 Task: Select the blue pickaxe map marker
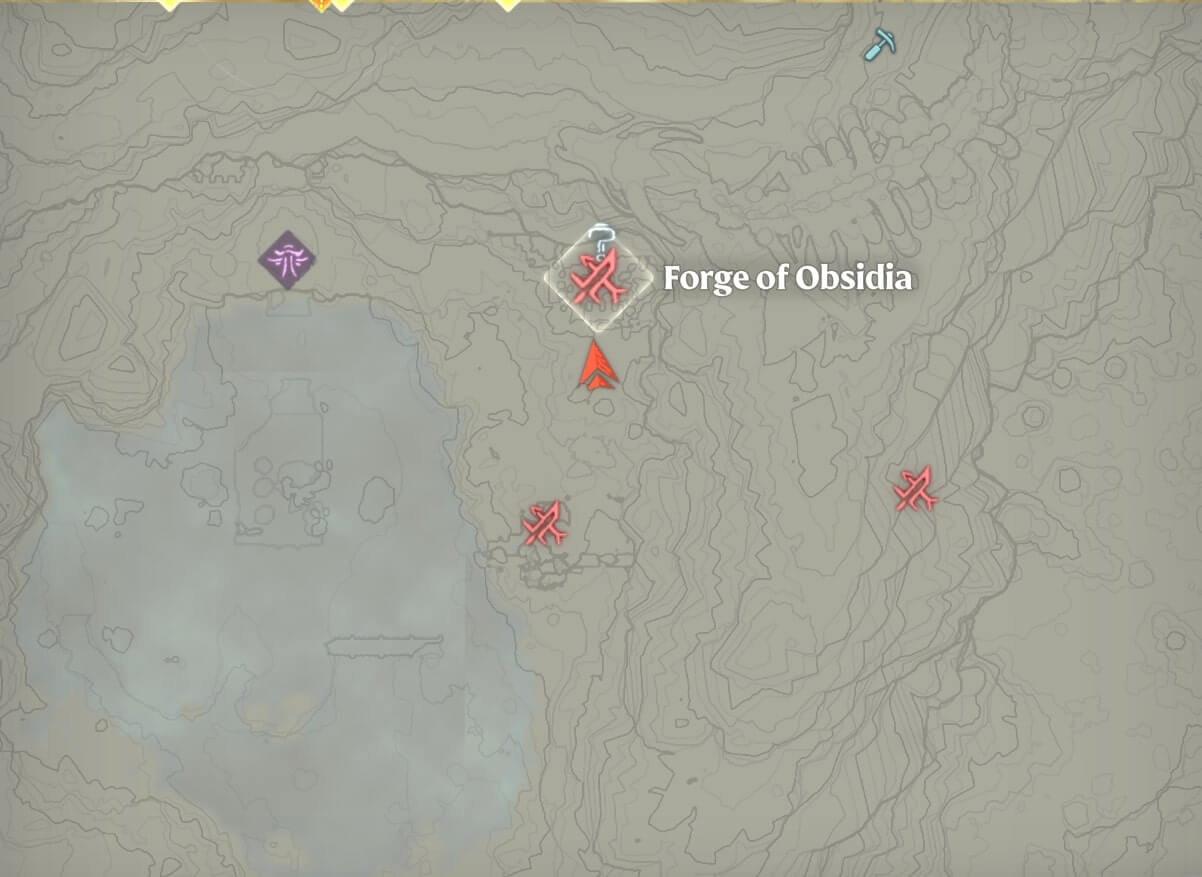[x=879, y=43]
